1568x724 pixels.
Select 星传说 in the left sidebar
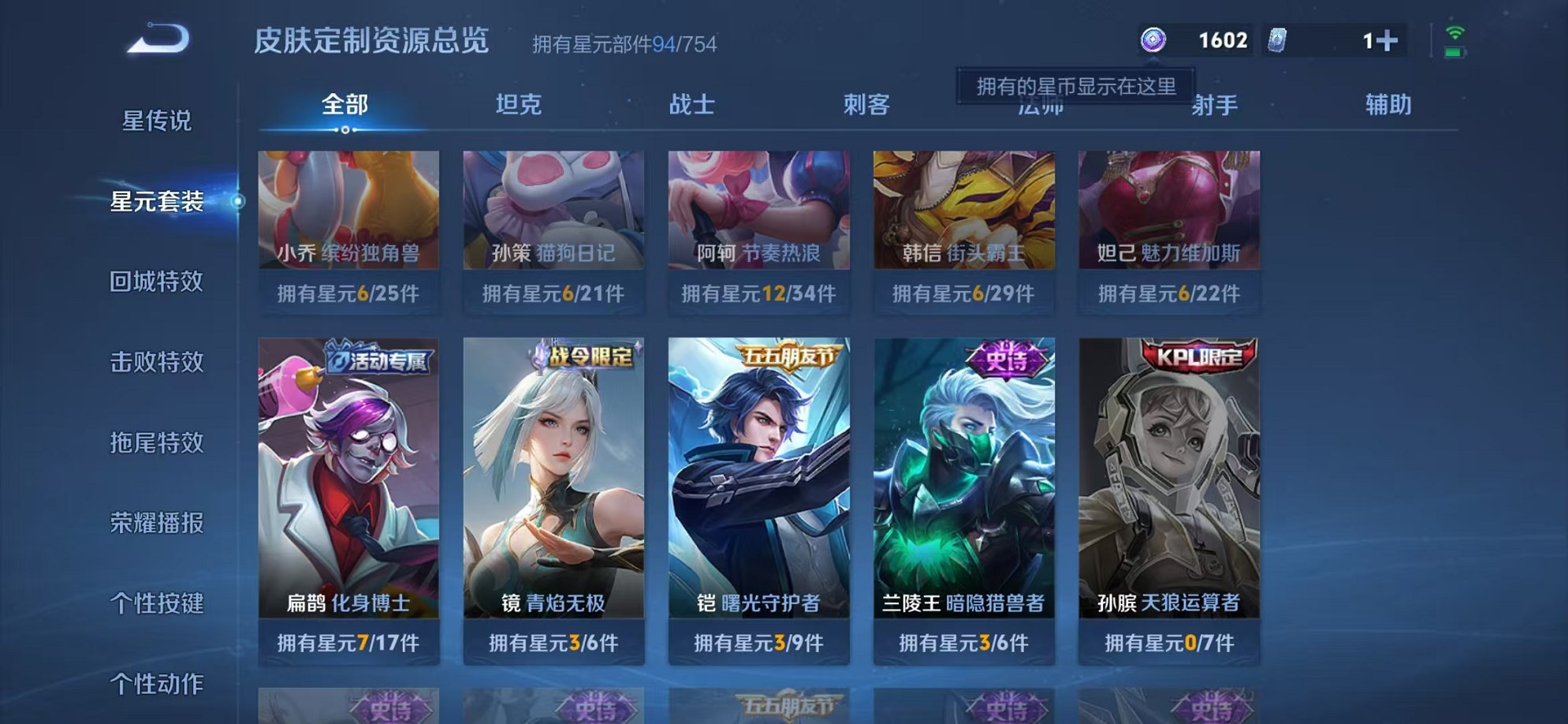(x=156, y=120)
